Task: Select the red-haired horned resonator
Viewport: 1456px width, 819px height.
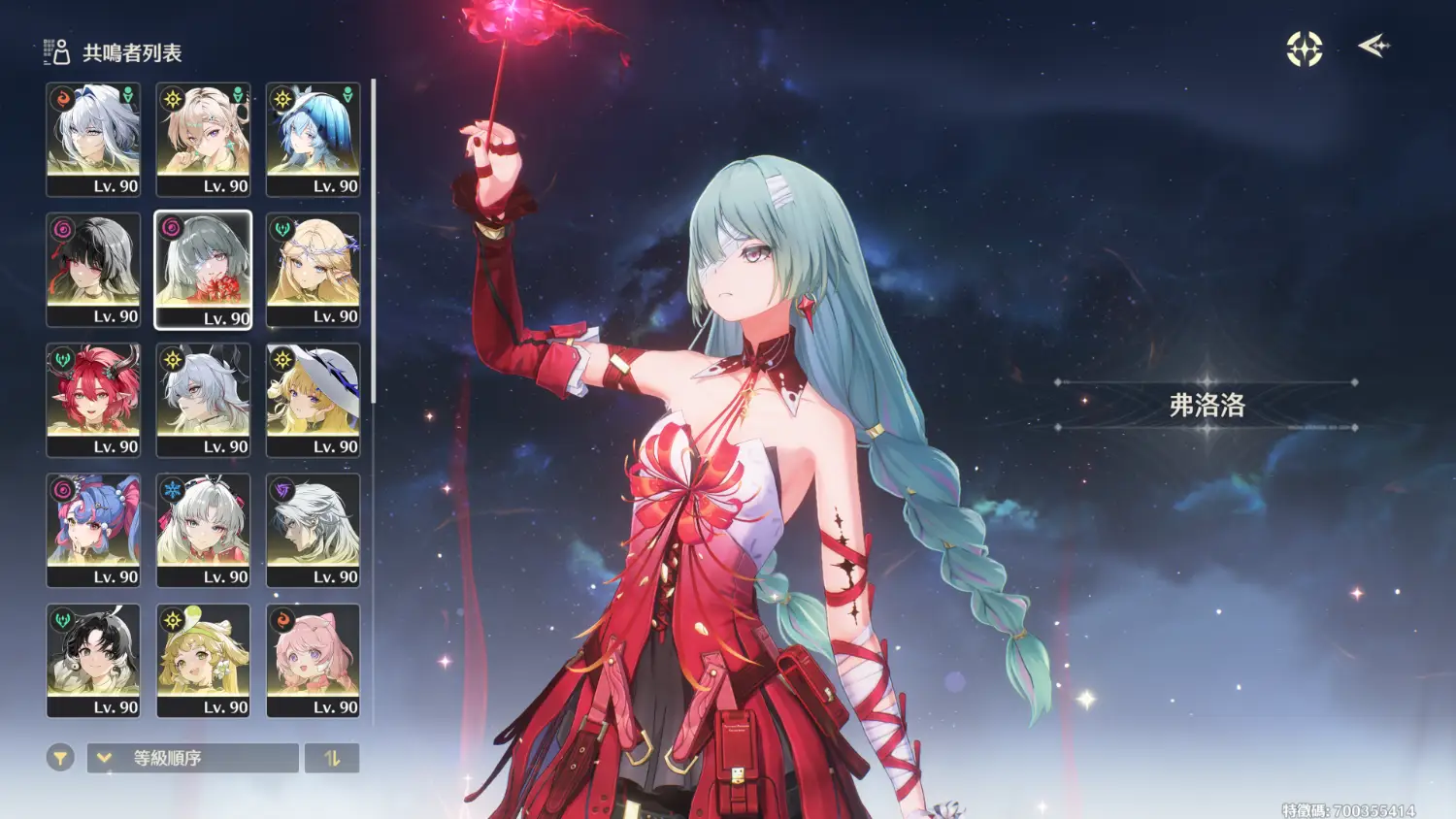Action: point(93,400)
